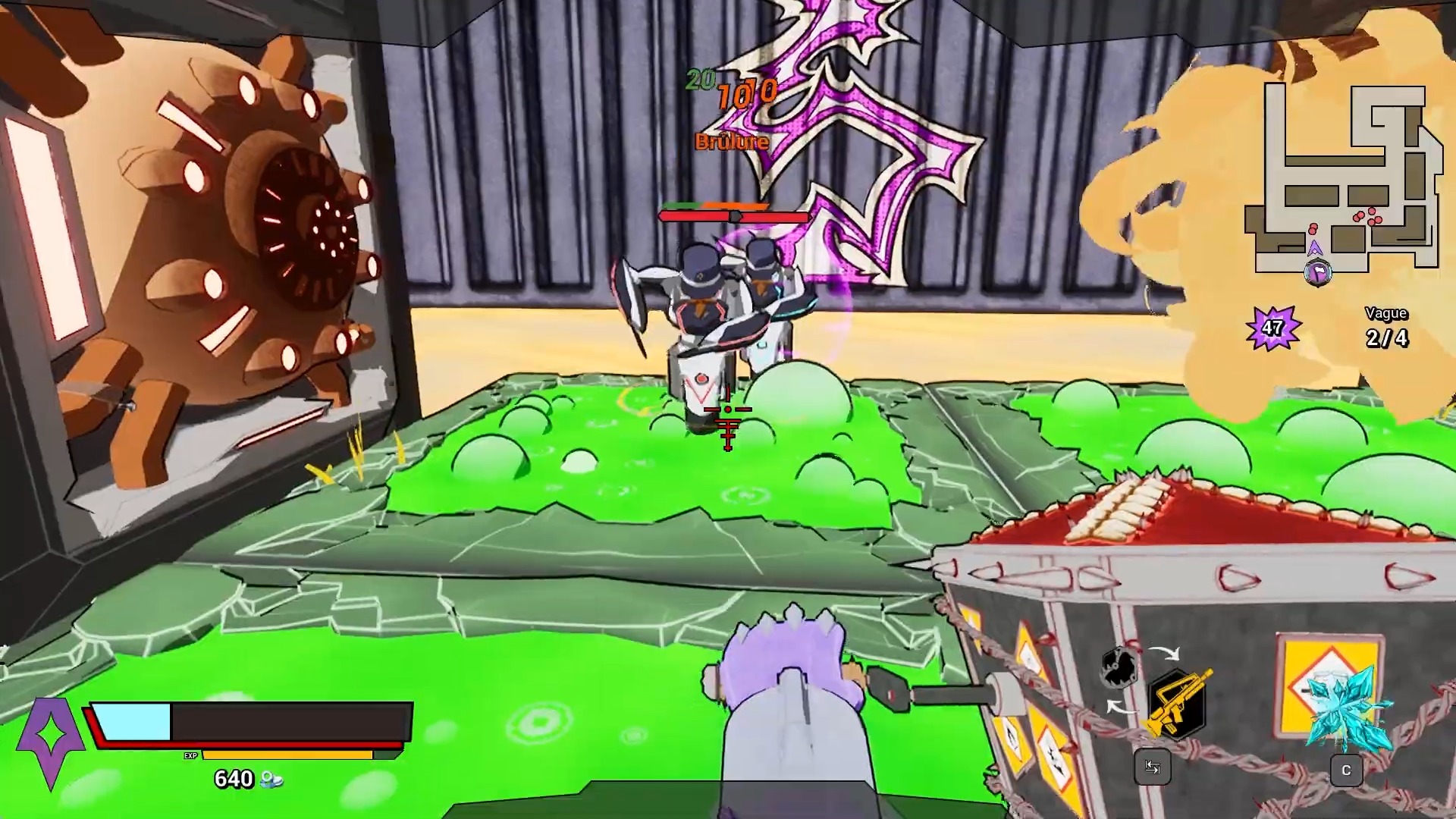
Task: Click a red enemy dot on the minimap
Action: (1372, 211)
